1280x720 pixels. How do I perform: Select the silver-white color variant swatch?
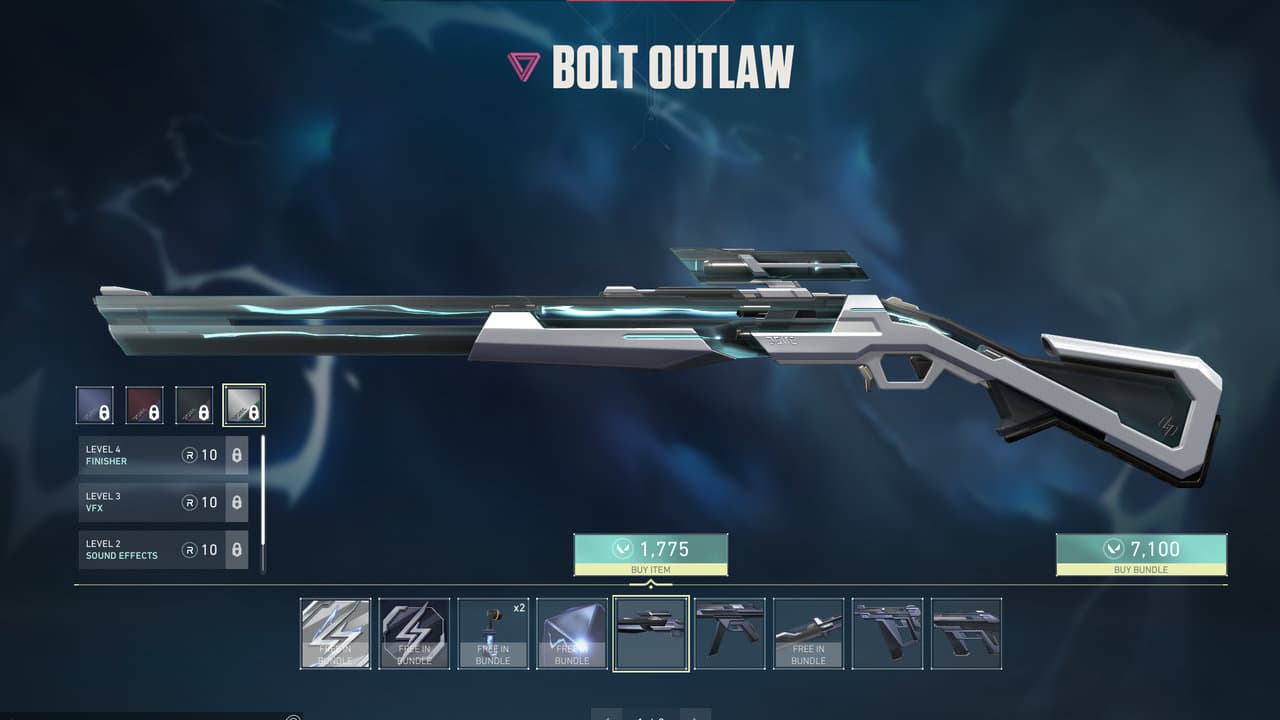(244, 405)
